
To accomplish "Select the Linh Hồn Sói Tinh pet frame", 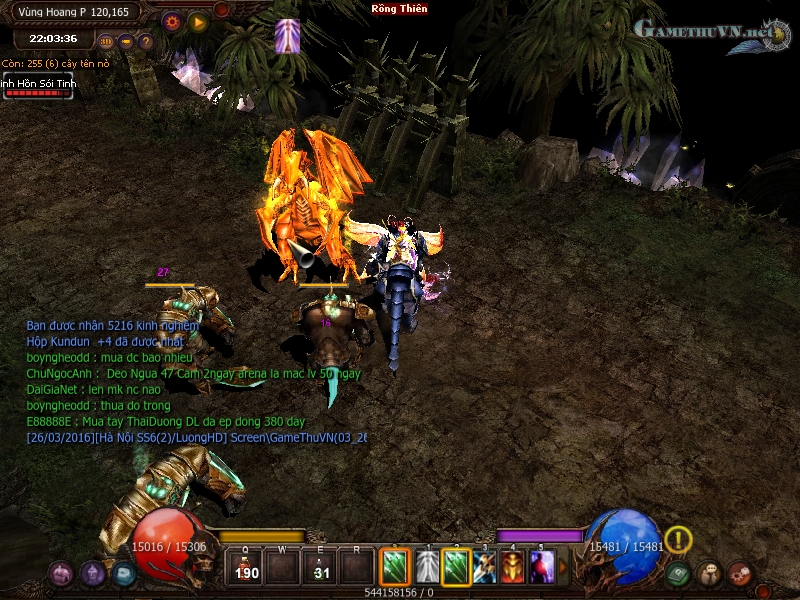I will [37, 87].
